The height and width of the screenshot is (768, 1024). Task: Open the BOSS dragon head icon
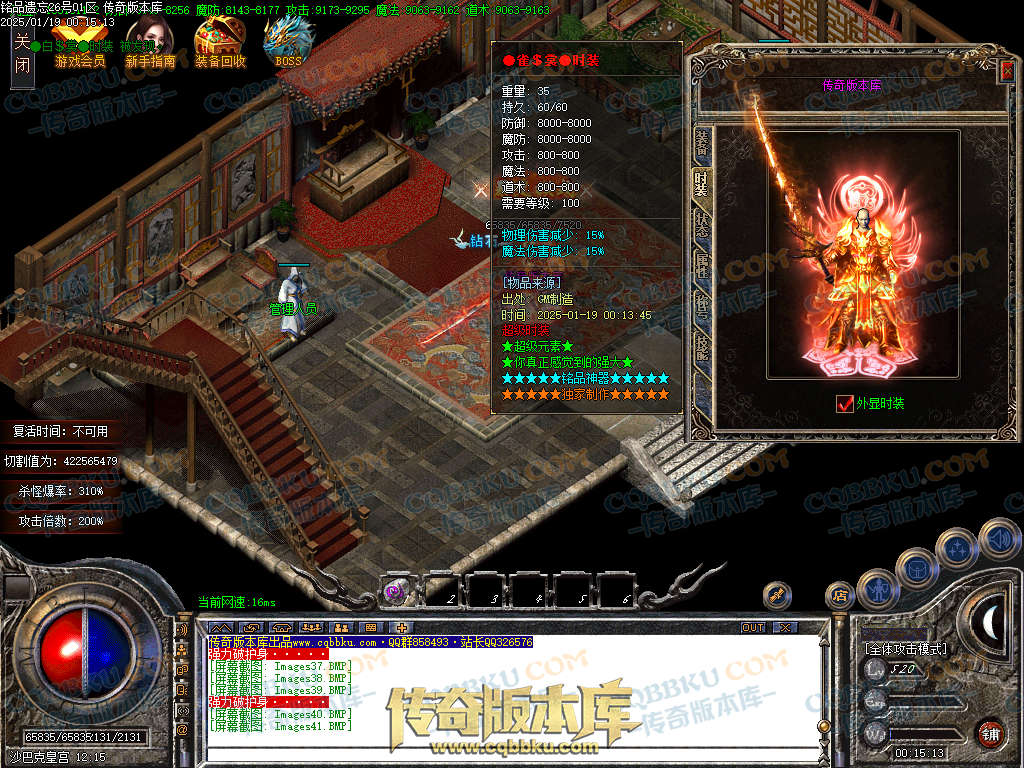(x=288, y=43)
